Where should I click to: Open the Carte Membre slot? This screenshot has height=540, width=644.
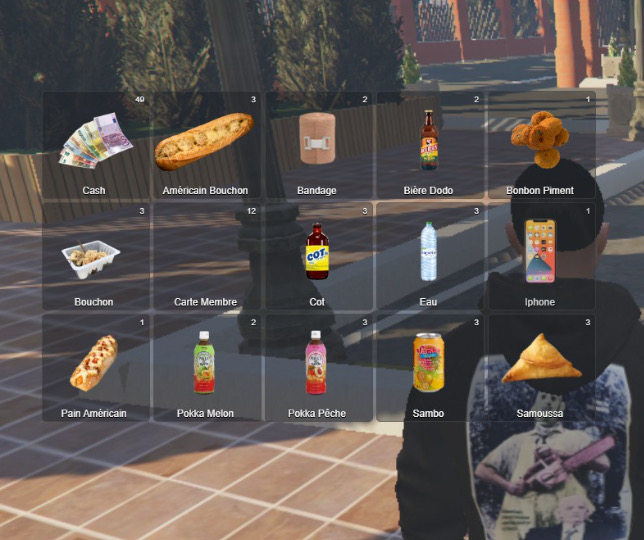pos(205,257)
